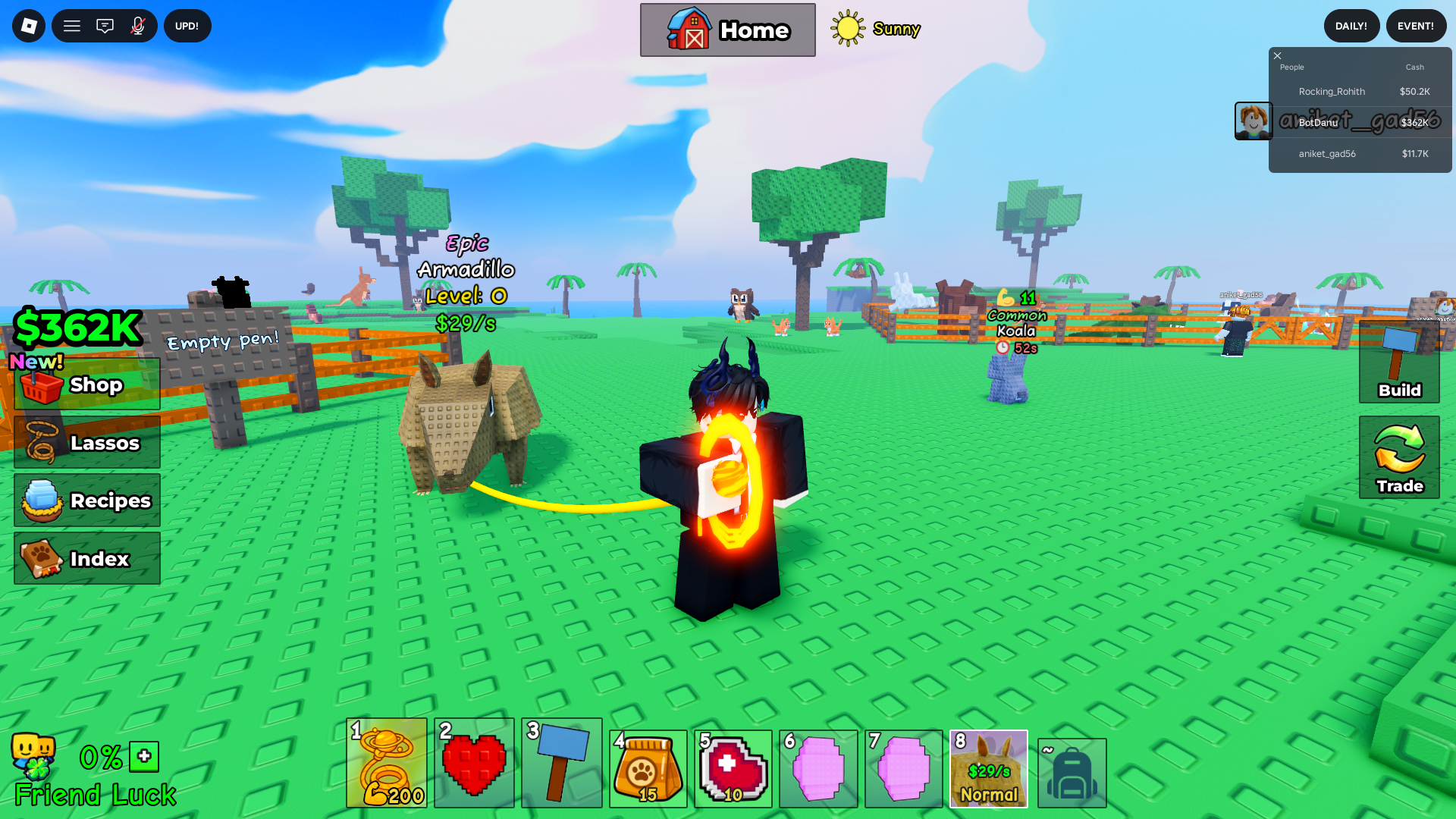Open the Lassos menu

86,443
